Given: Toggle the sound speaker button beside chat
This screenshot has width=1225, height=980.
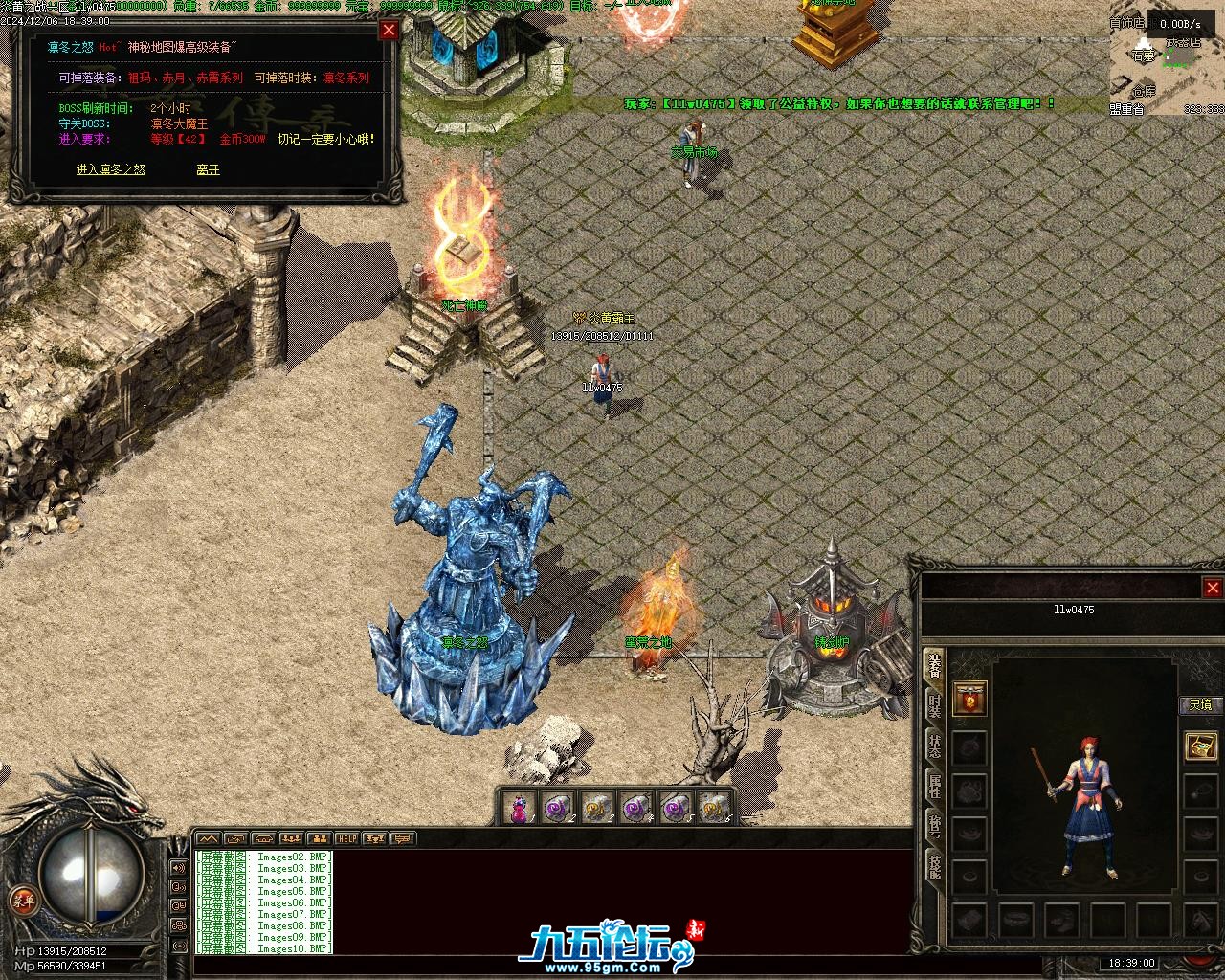Looking at the screenshot, I should (178, 868).
